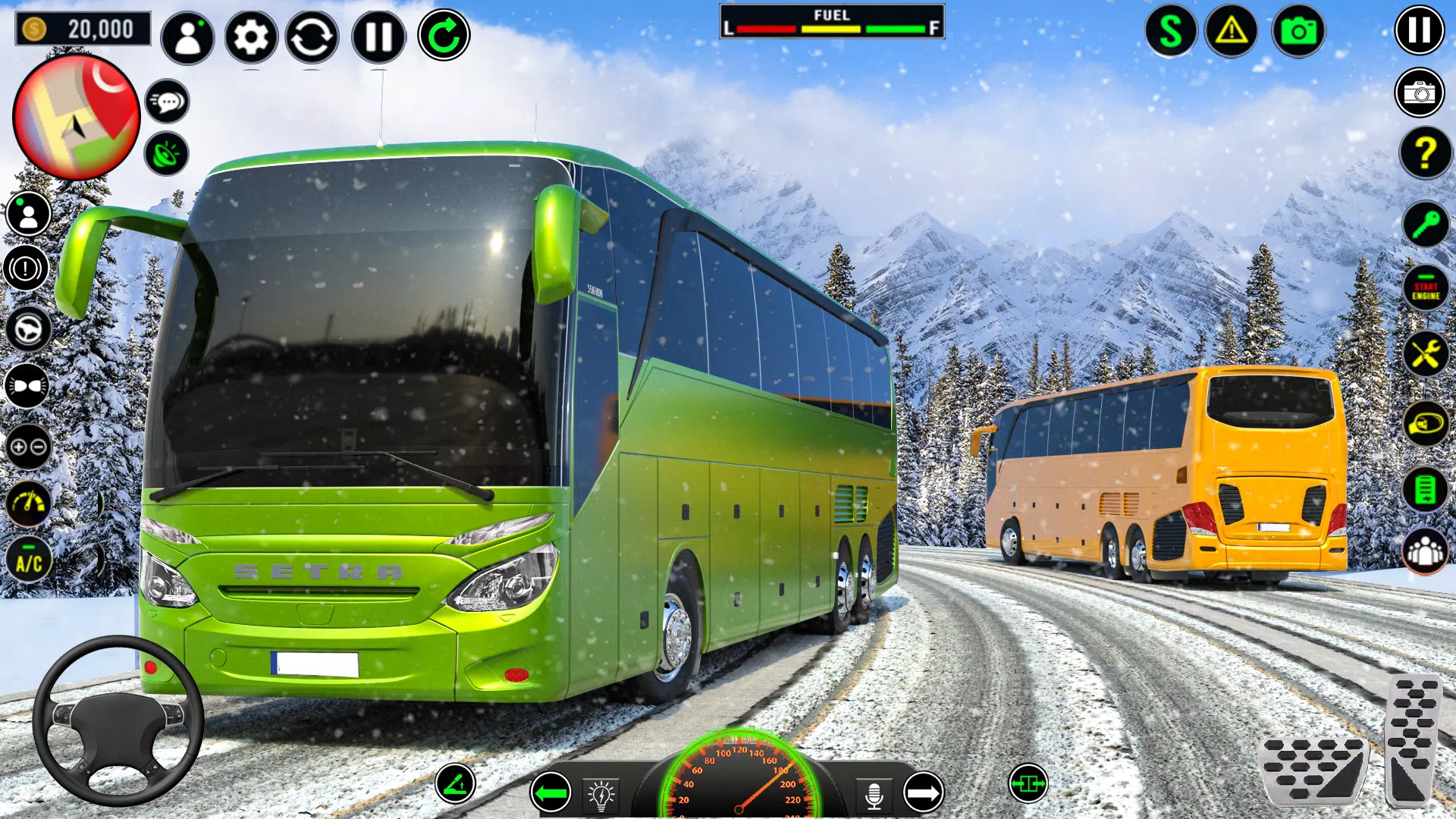Tap the microphone button
1456x819 pixels.
[x=874, y=795]
